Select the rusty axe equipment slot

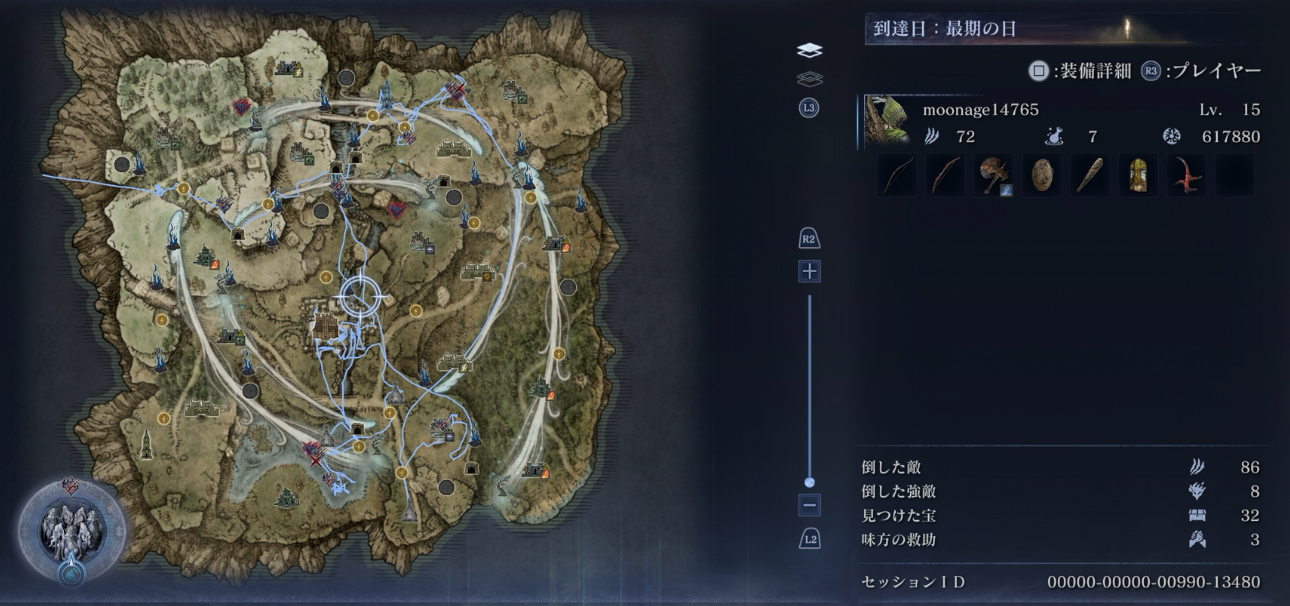point(993,176)
